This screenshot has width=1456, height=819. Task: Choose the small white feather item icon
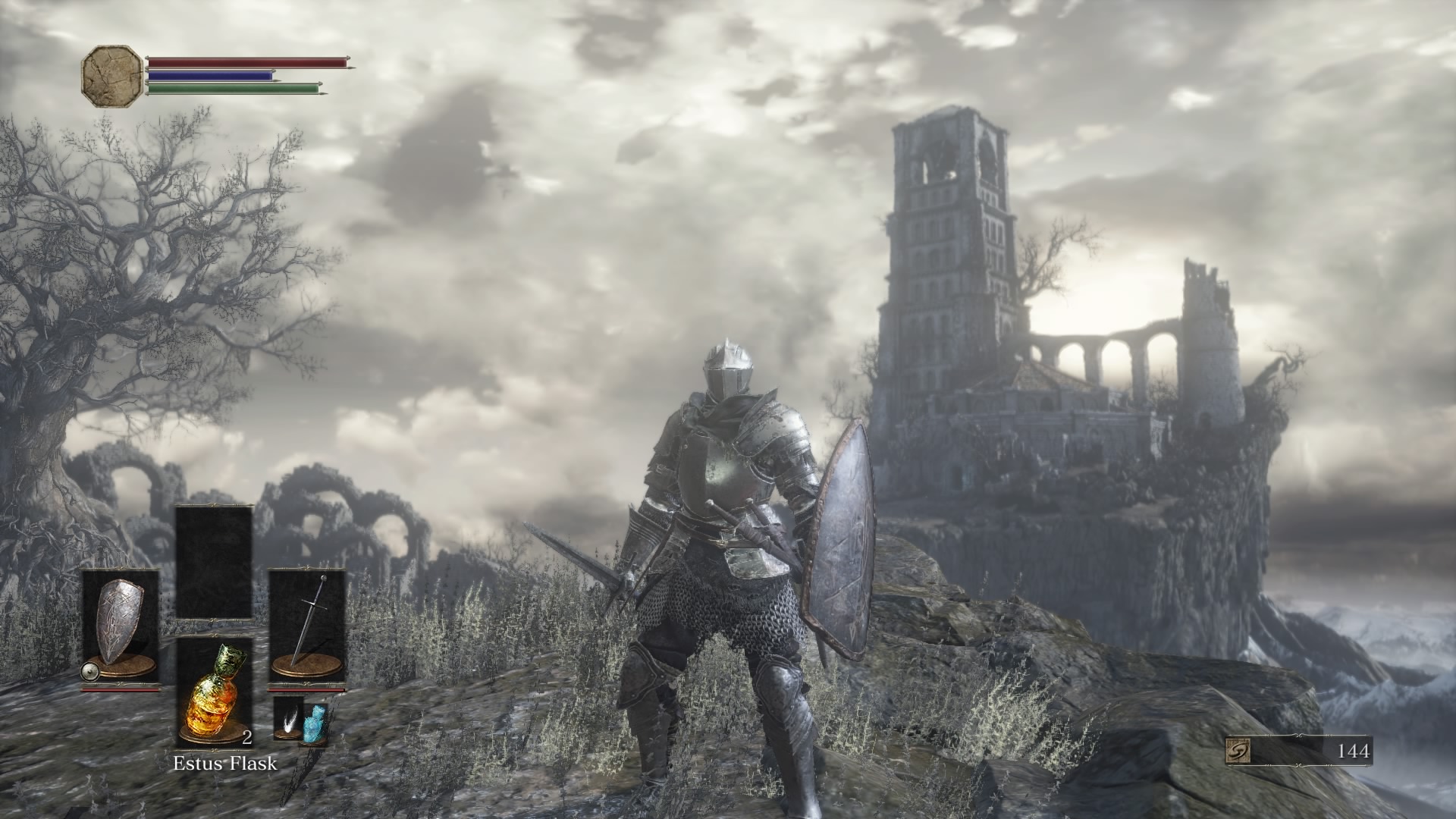[288, 714]
